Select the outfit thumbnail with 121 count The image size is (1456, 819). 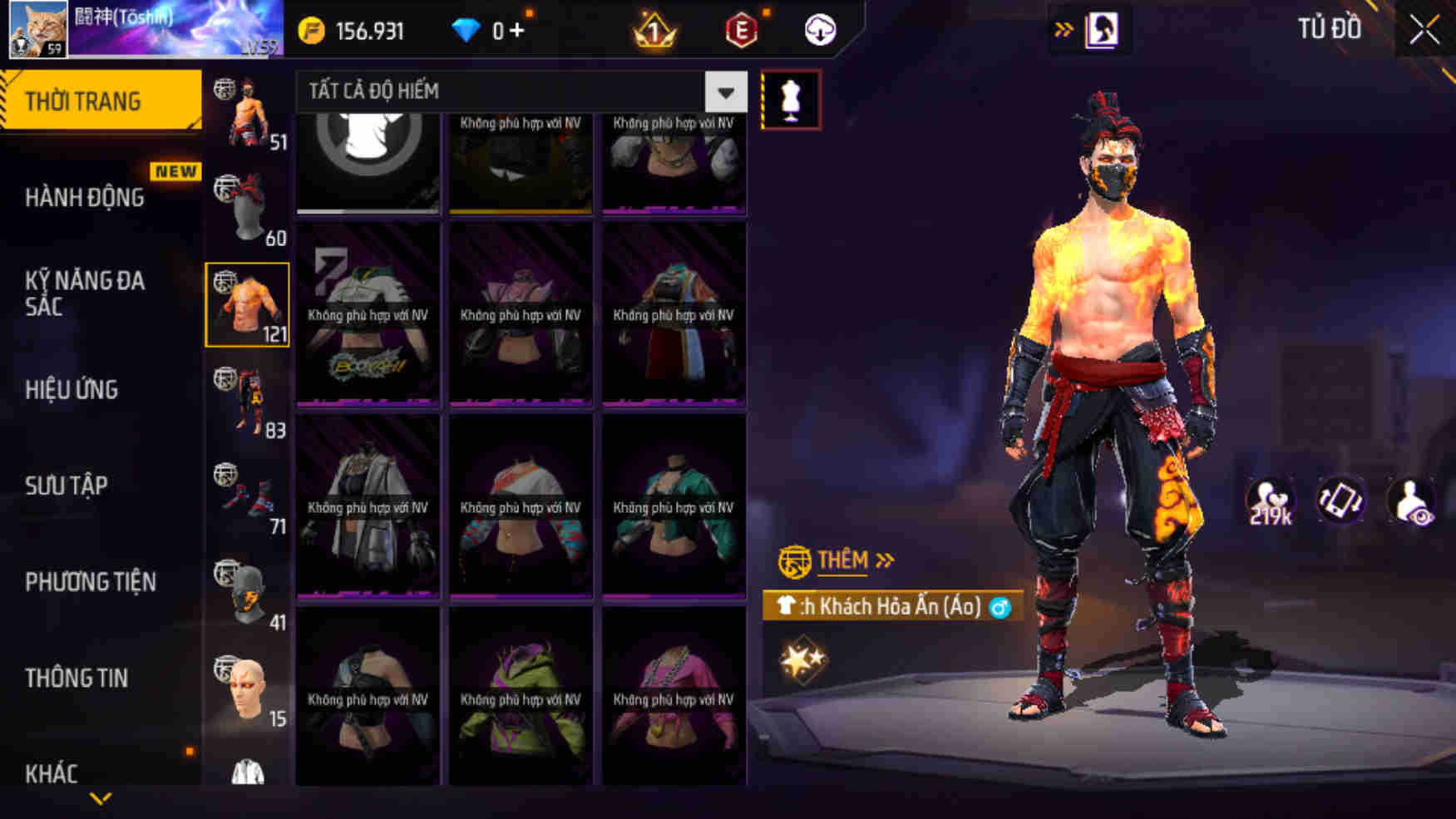point(246,306)
